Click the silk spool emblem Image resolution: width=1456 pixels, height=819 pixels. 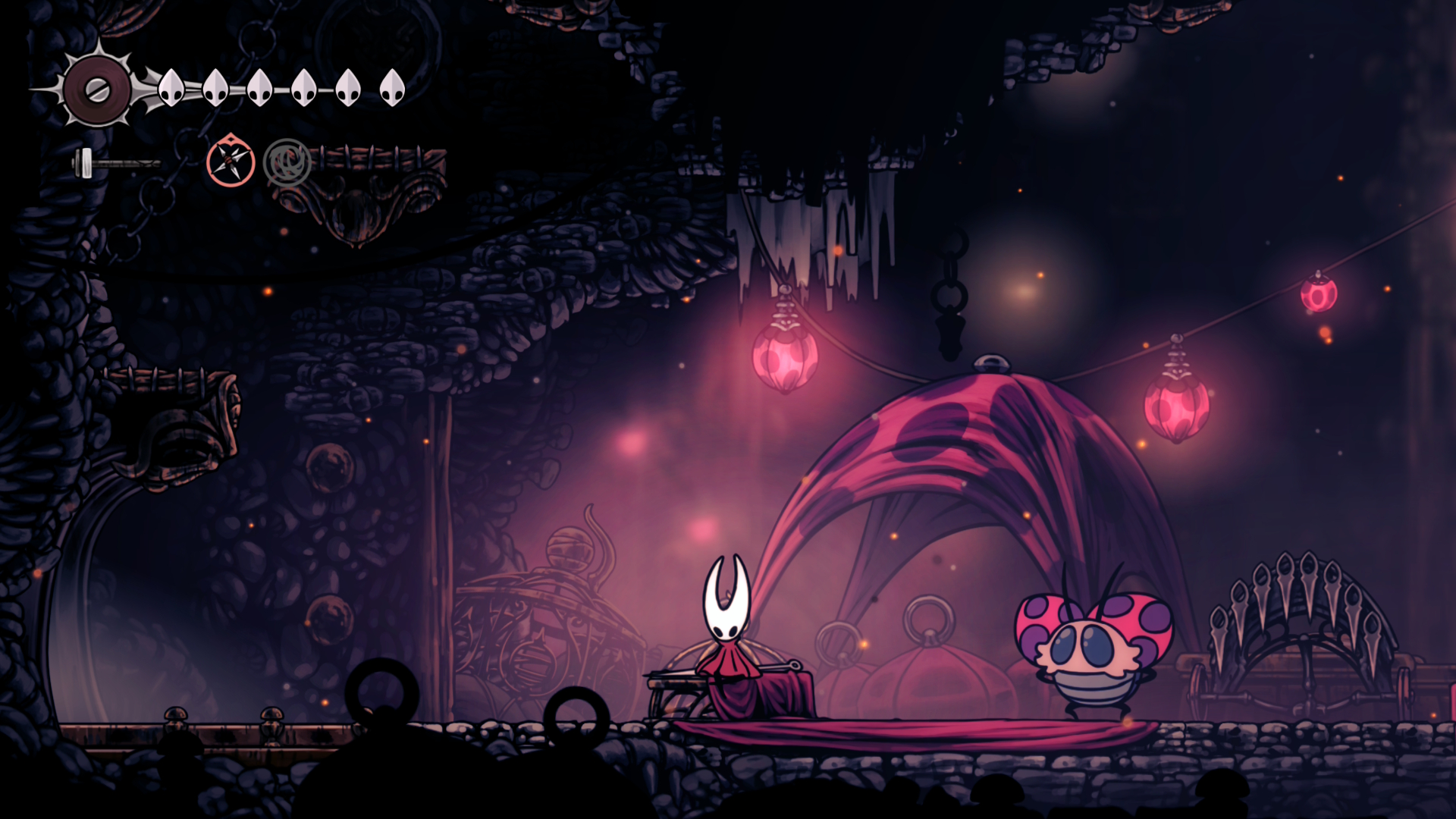pos(97,90)
